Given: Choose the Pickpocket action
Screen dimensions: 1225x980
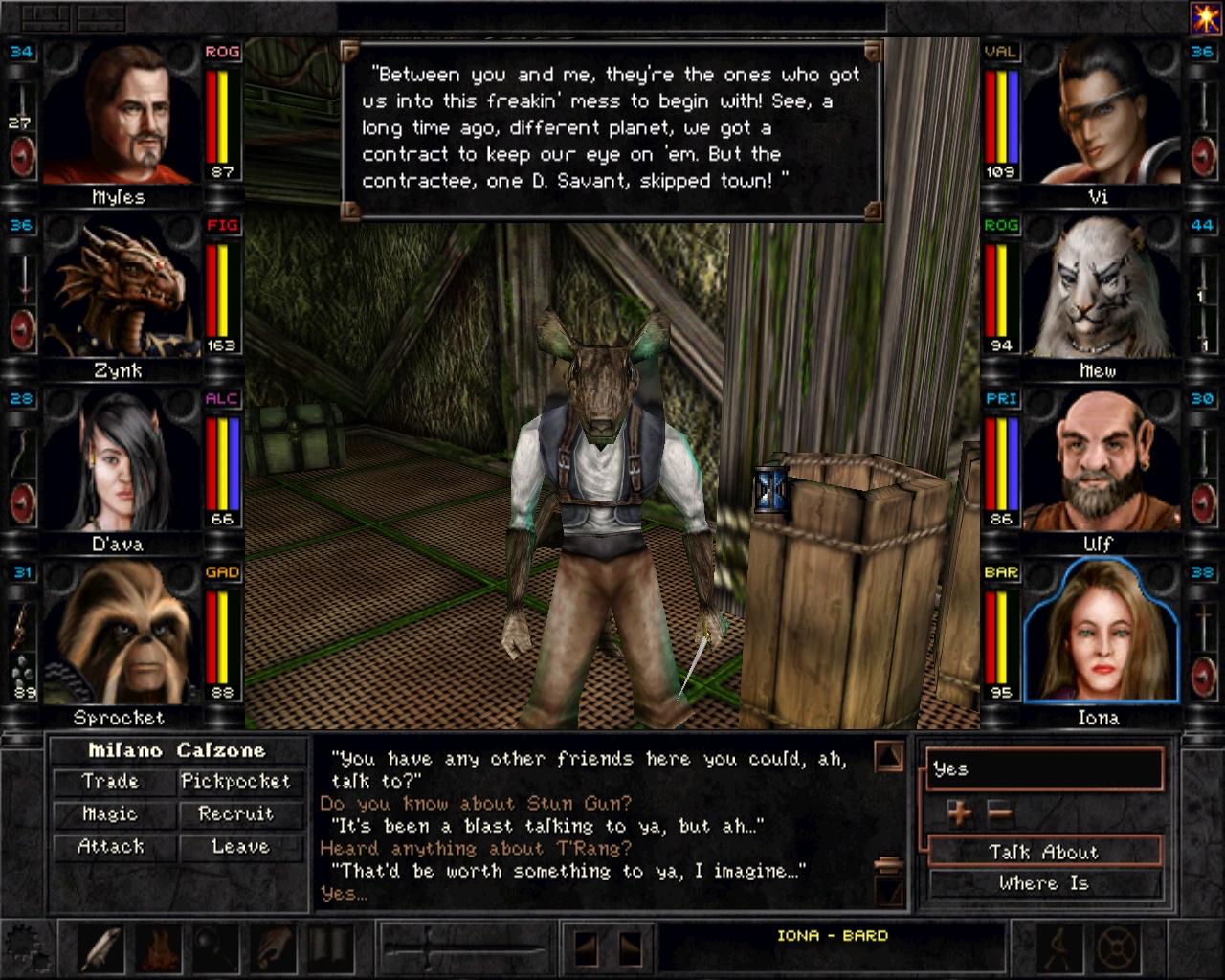Looking at the screenshot, I should click(x=235, y=782).
